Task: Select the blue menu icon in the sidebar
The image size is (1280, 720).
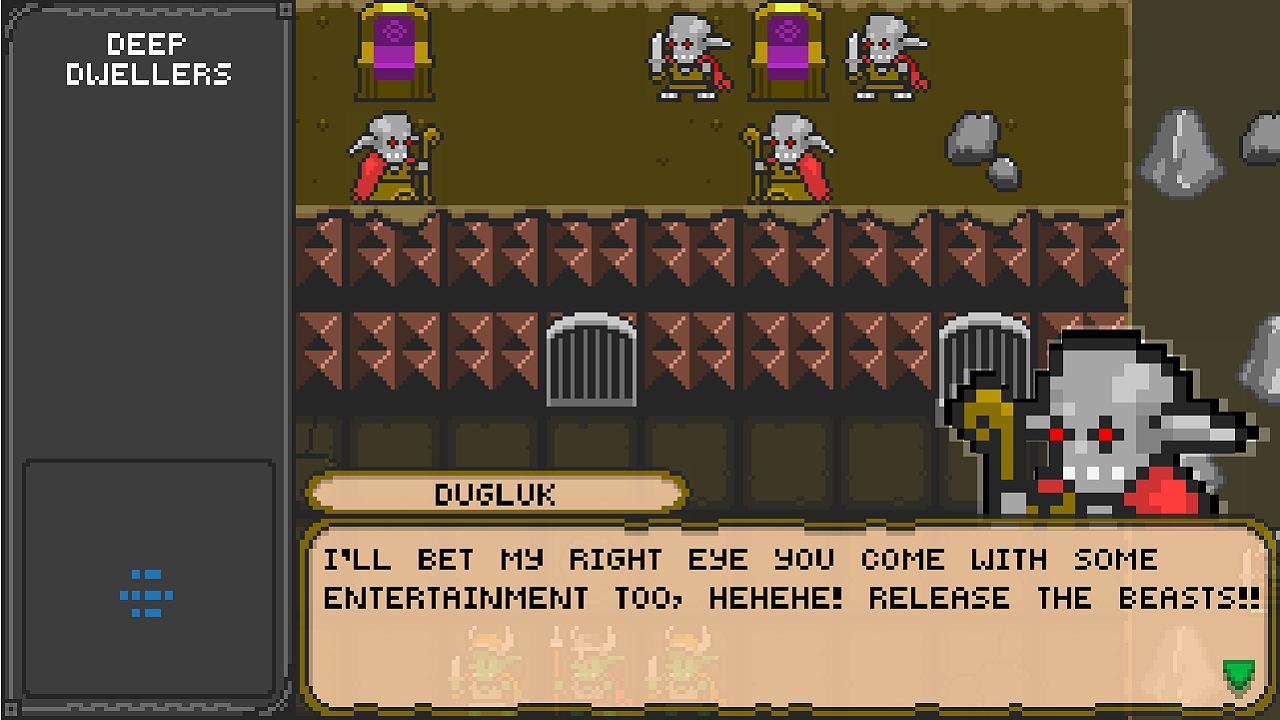Action: pos(146,593)
